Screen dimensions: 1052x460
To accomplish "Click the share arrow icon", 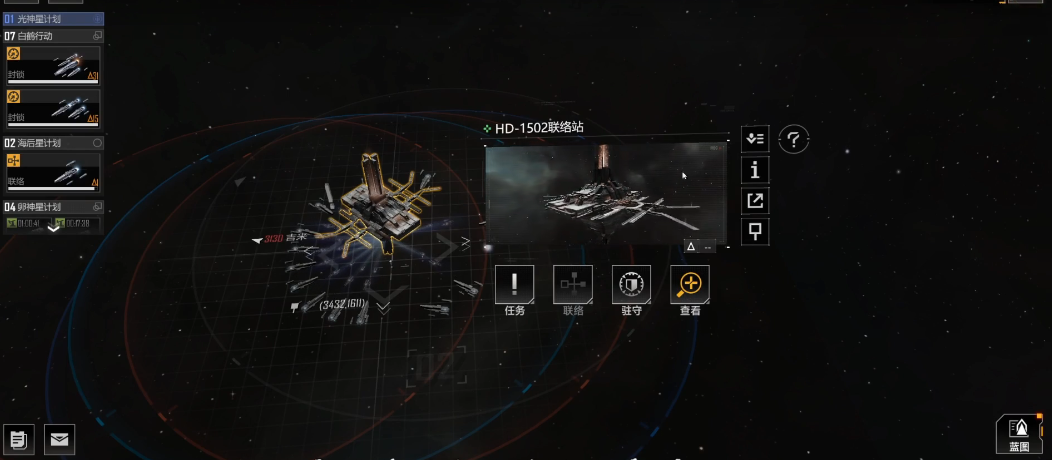I will (755, 201).
